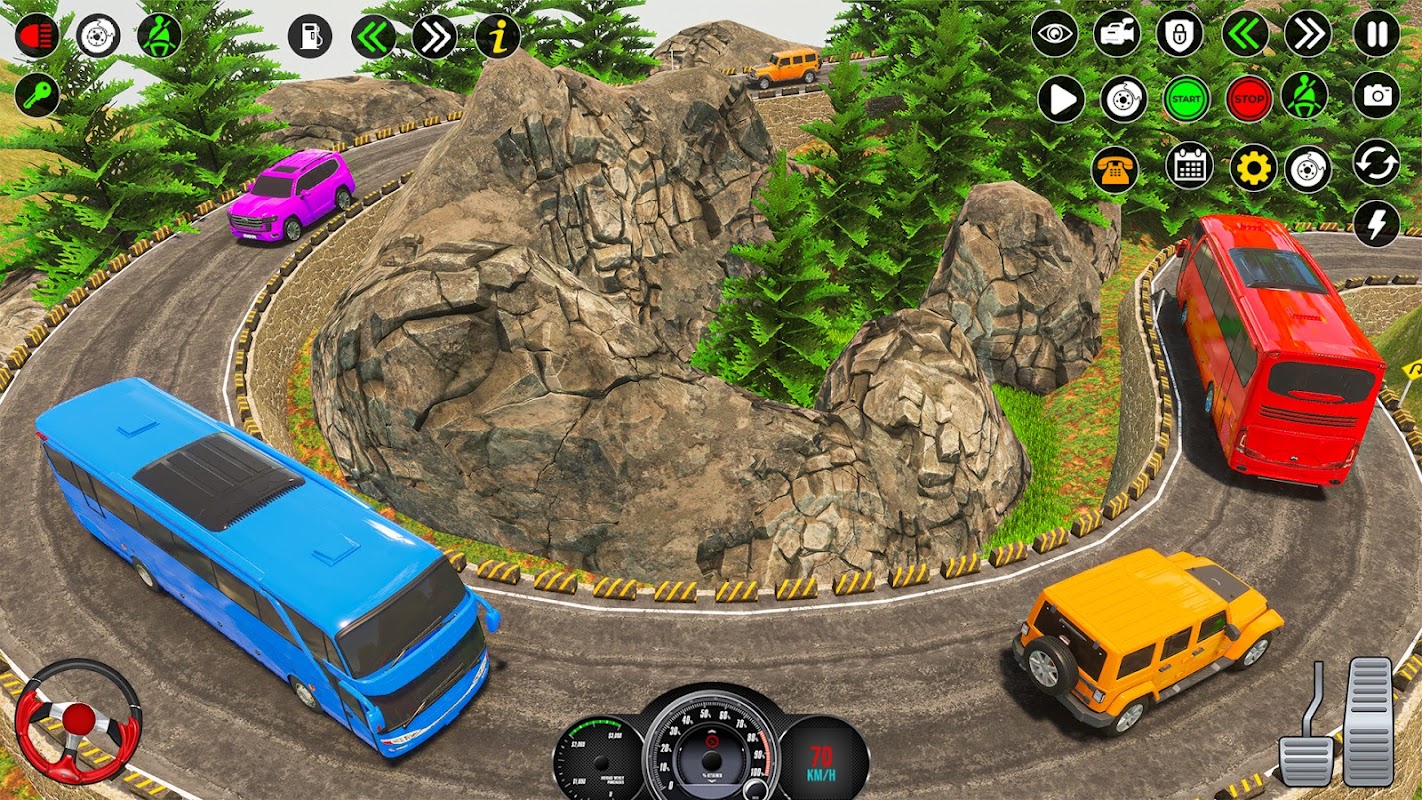Click the red STOP button
The image size is (1422, 800).
click(x=1248, y=99)
